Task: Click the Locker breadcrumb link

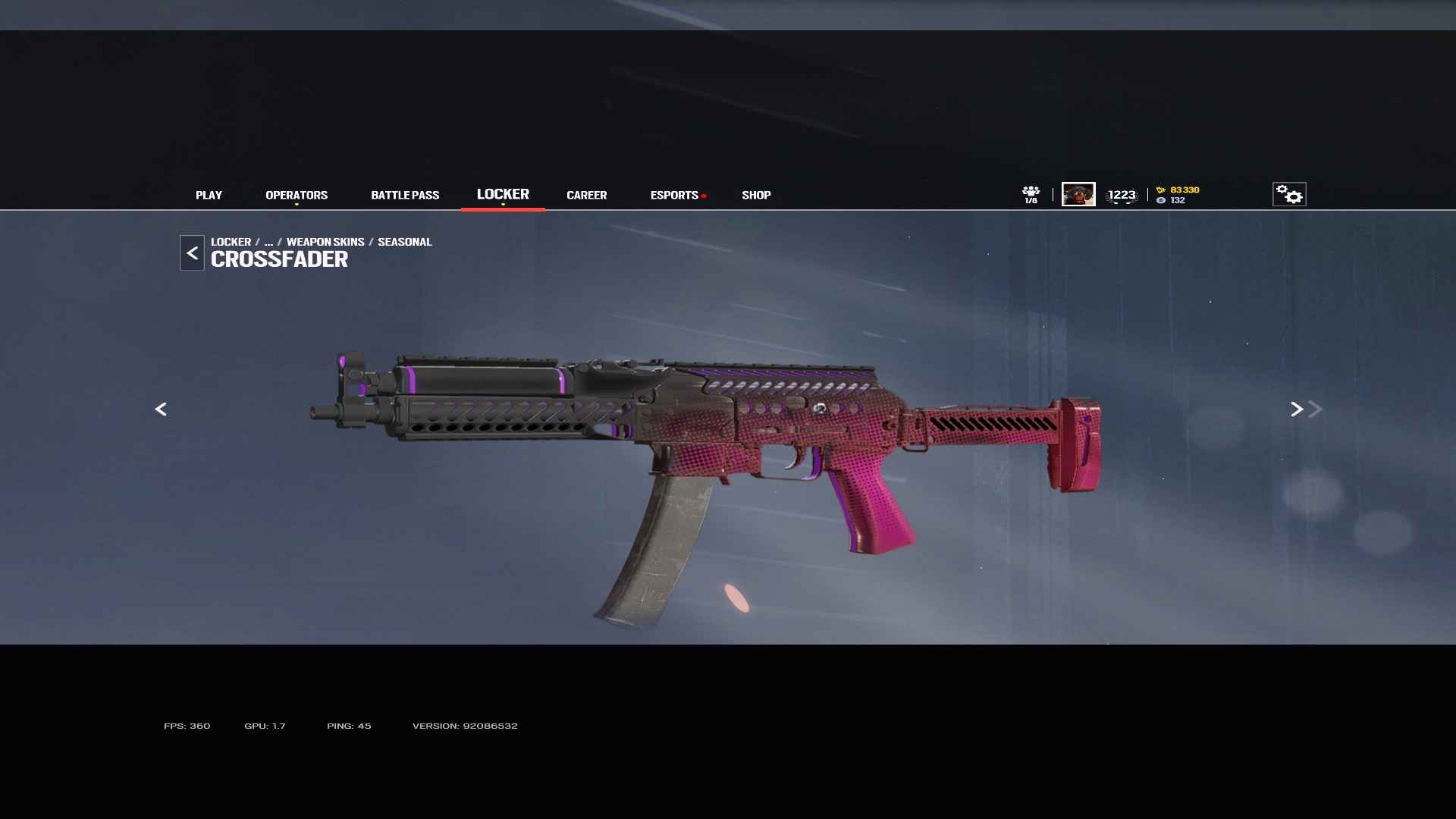Action: (231, 242)
